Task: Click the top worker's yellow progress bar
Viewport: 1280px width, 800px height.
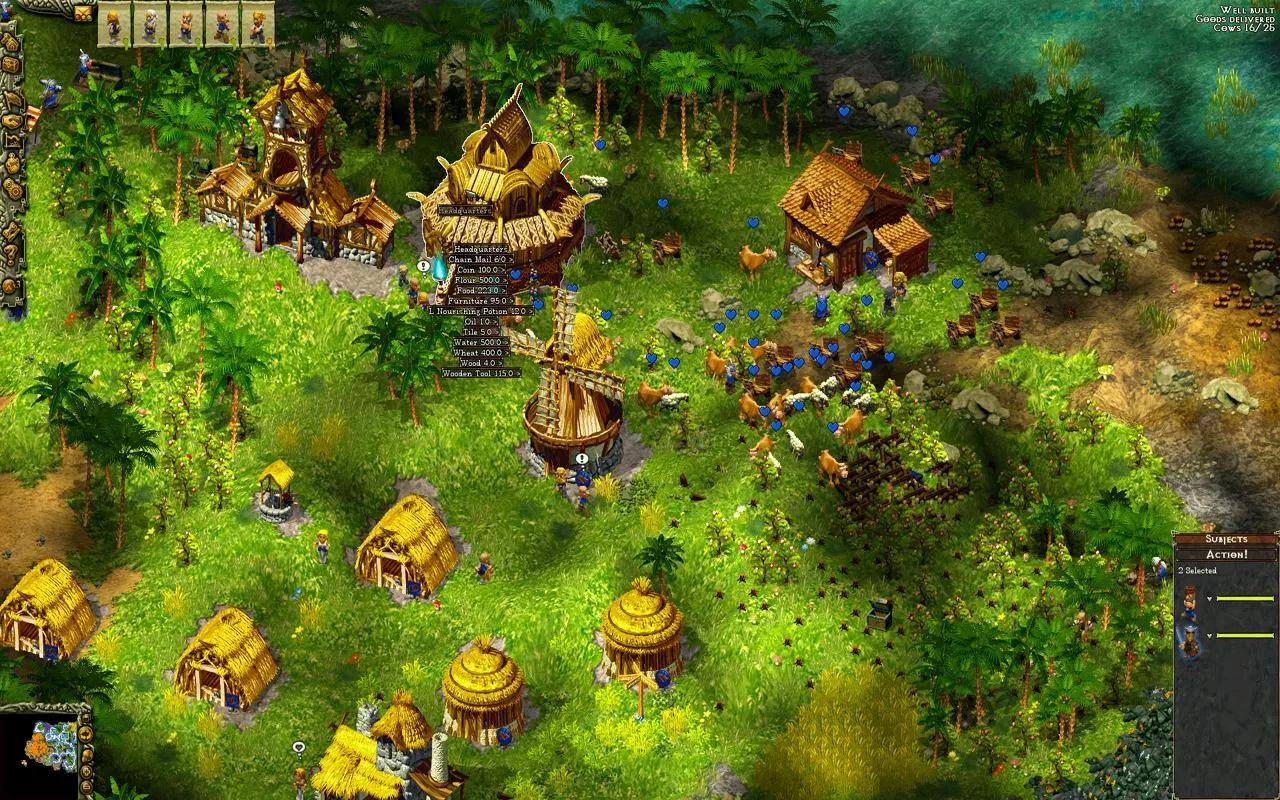Action: (x=1246, y=598)
